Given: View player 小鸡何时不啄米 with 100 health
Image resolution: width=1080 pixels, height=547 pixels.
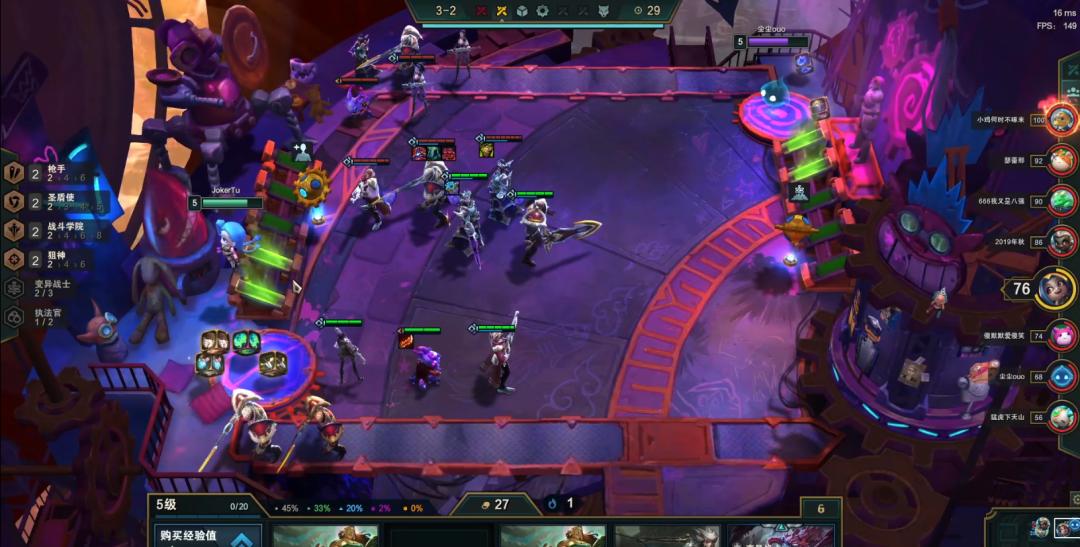Looking at the screenshot, I should coord(1061,118).
